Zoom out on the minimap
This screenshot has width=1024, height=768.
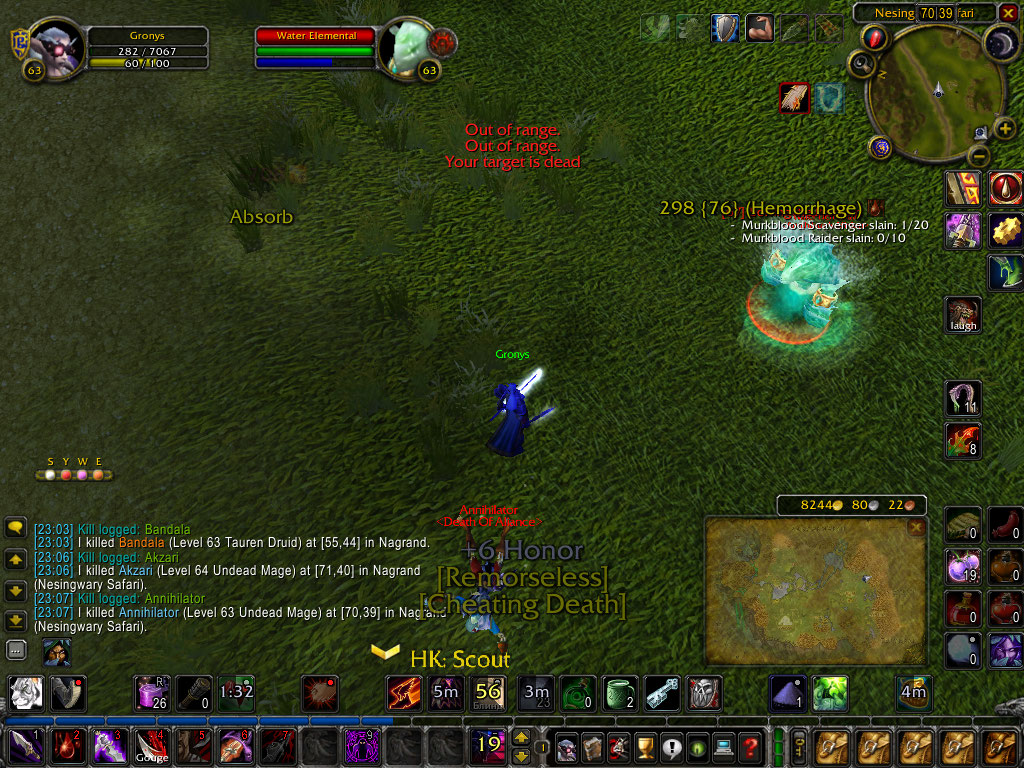coord(980,157)
